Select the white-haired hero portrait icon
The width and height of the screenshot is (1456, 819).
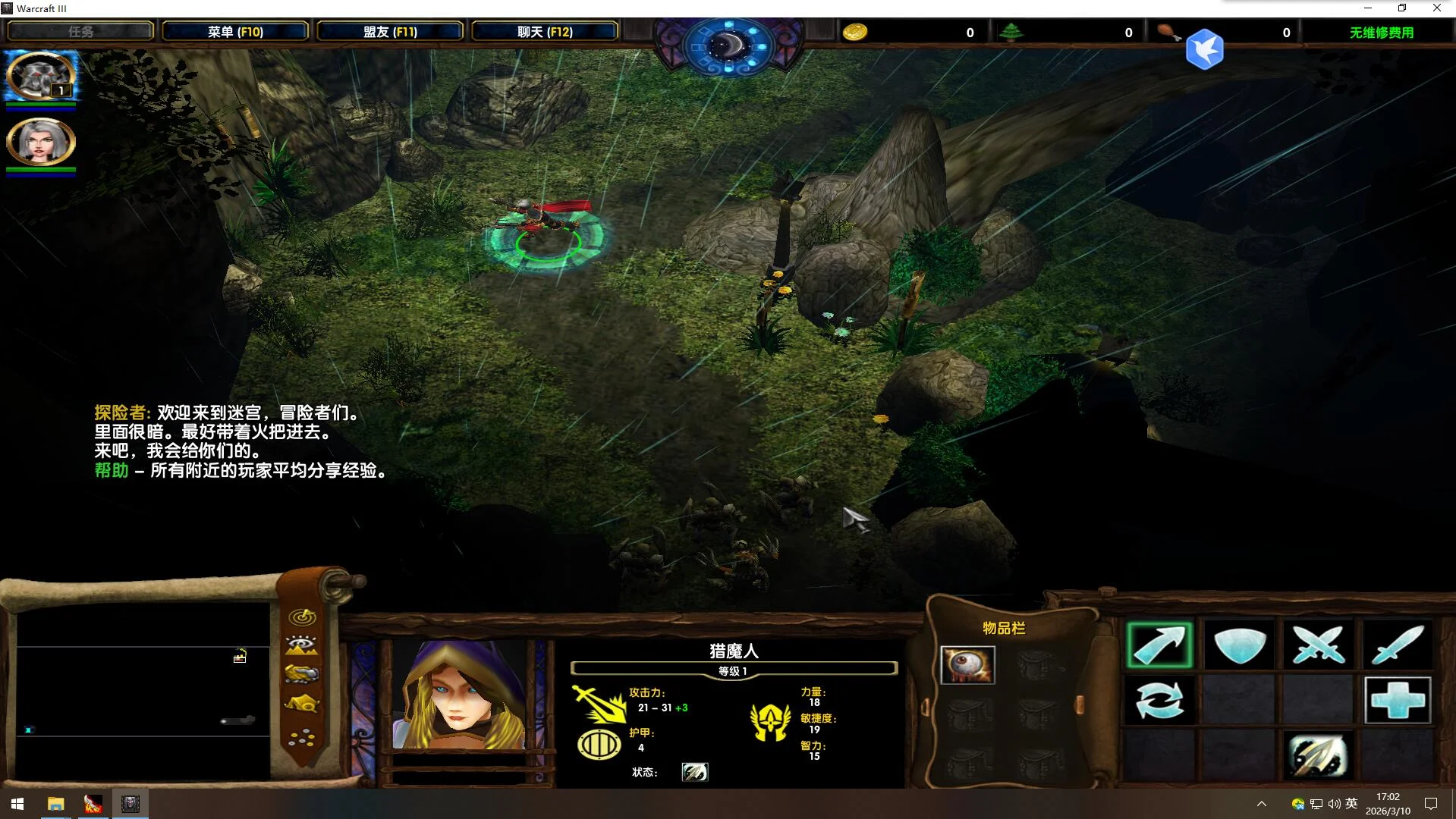40,141
